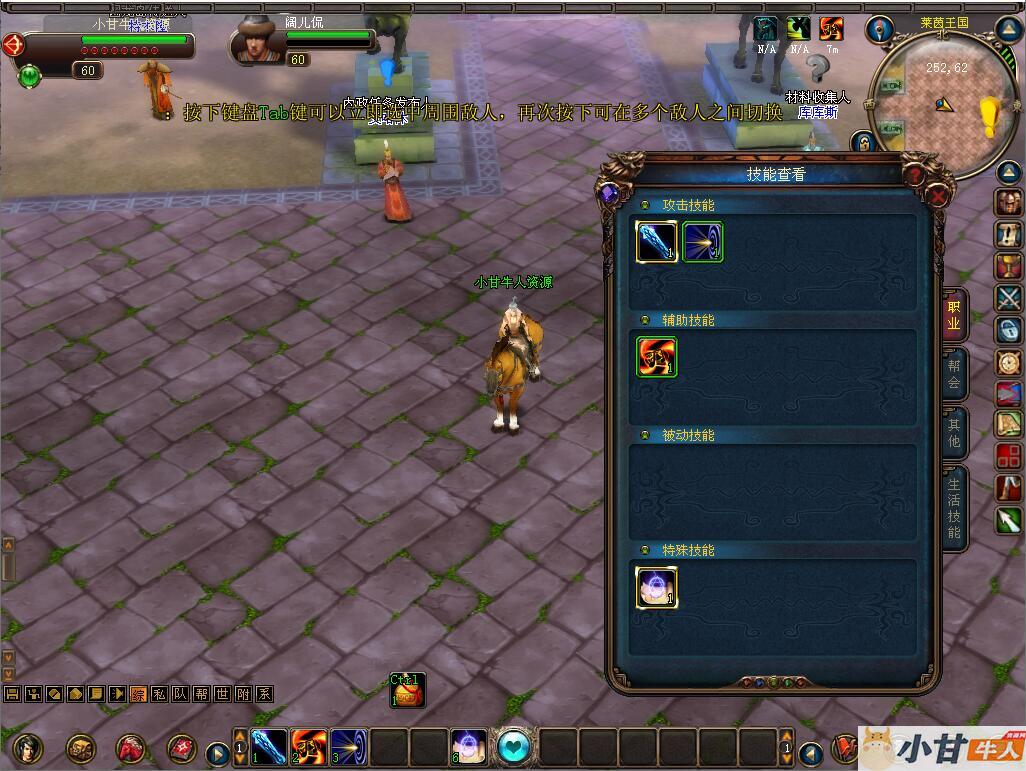Use the ice shard skill in hotbar slot 1

[x=270, y=747]
